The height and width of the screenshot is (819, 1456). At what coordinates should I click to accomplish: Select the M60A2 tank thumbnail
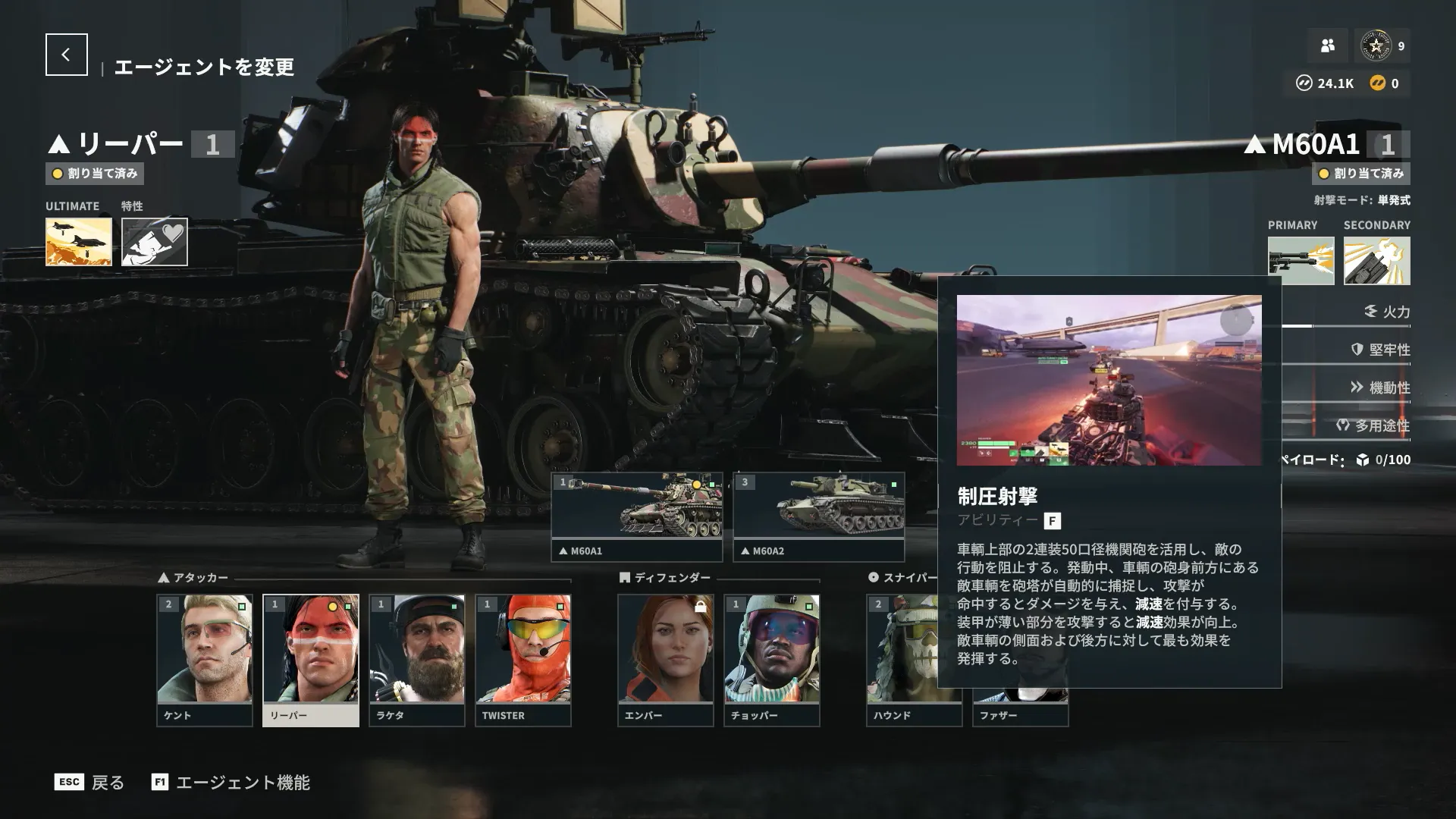818,508
